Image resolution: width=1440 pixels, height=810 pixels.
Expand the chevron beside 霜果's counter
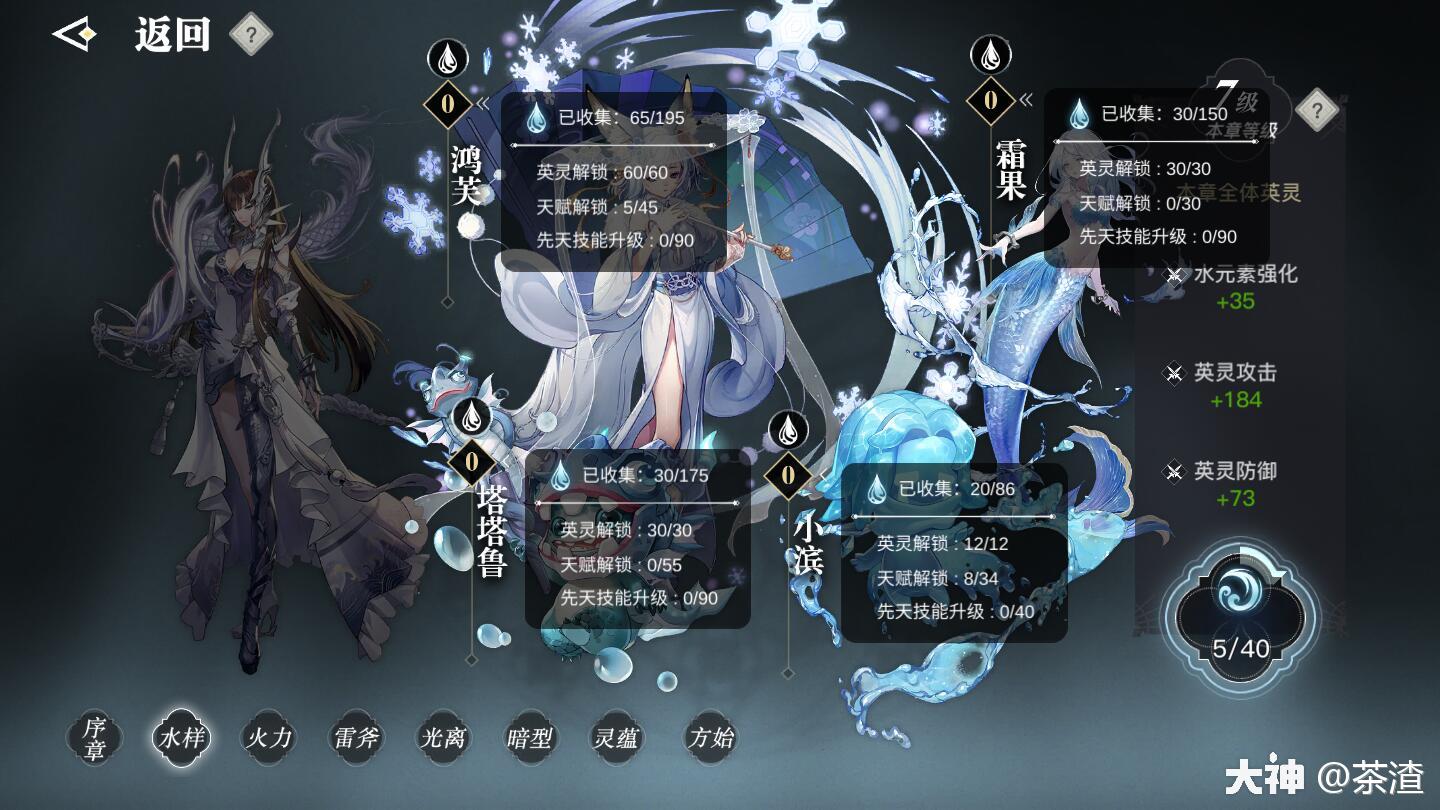[x=1026, y=100]
